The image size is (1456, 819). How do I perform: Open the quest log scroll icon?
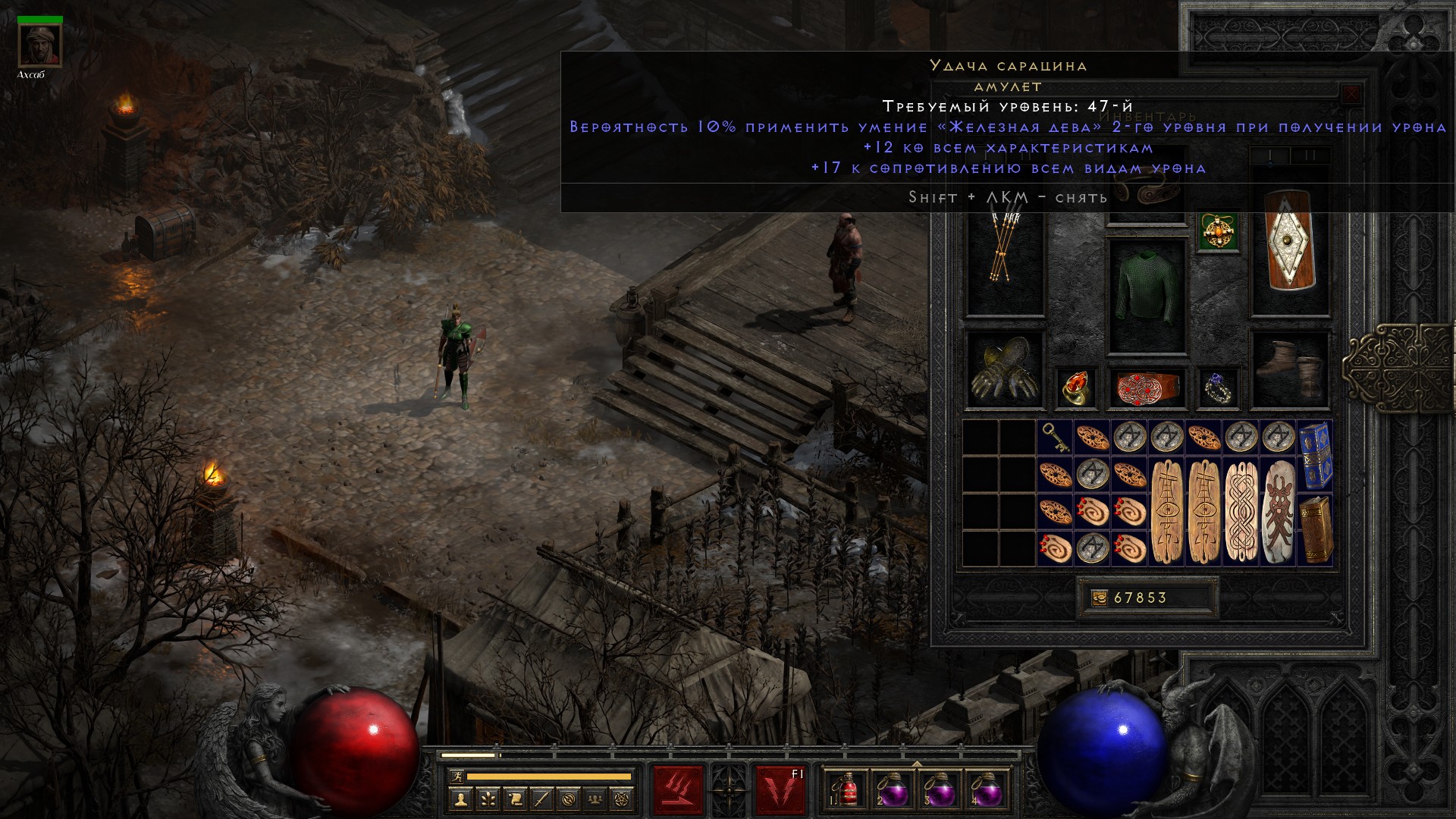[515, 798]
